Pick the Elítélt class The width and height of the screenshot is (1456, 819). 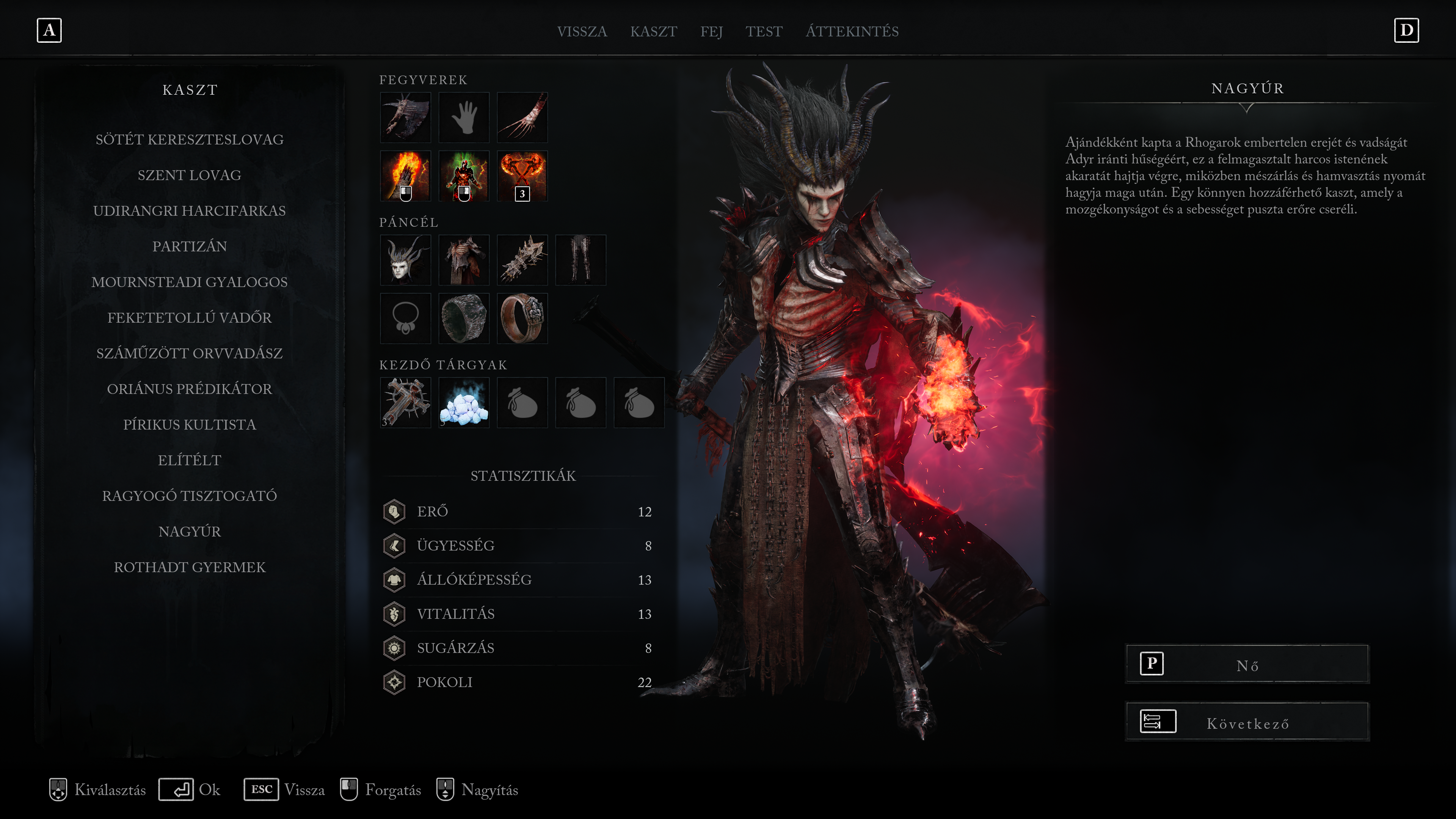(x=189, y=460)
